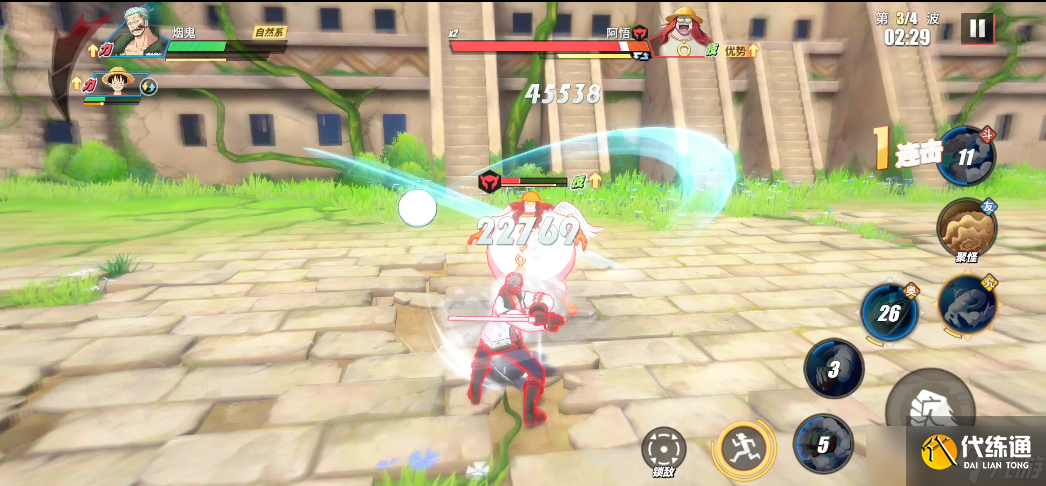1046x486 pixels.
Task: Activate the skill showing 11 cooldown
Action: click(966, 157)
